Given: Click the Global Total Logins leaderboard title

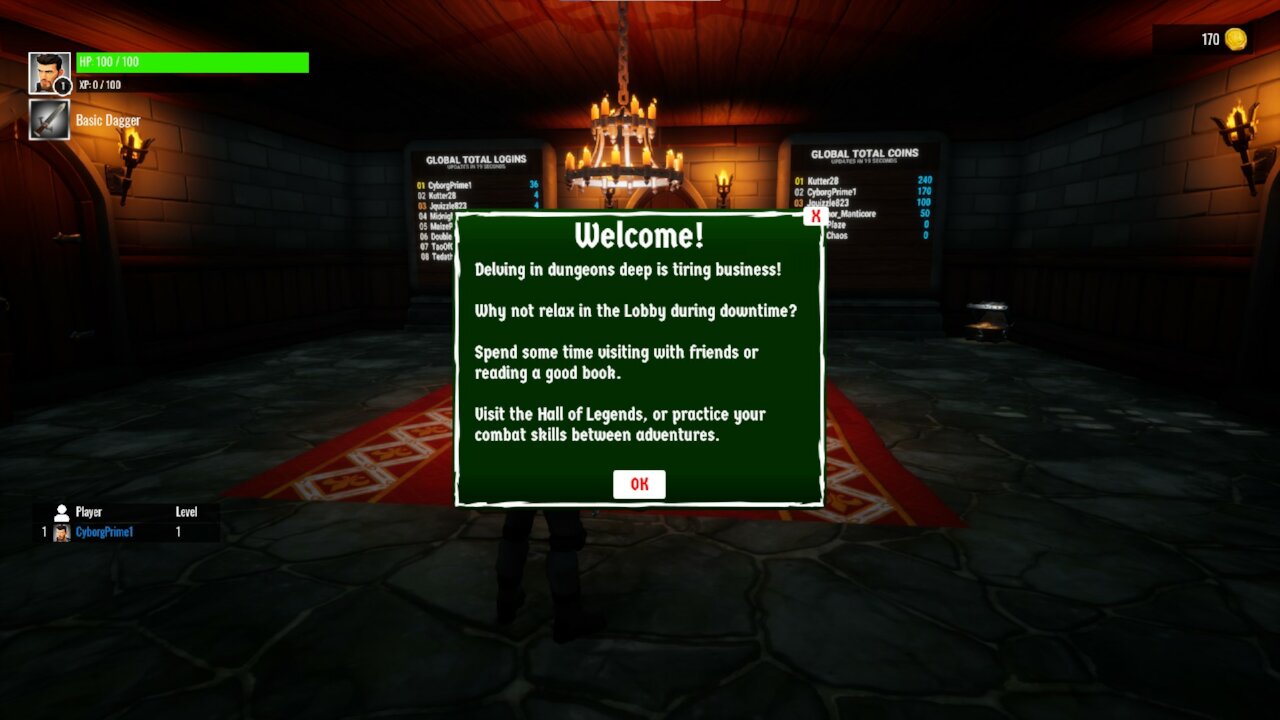Looking at the screenshot, I should (x=475, y=158).
